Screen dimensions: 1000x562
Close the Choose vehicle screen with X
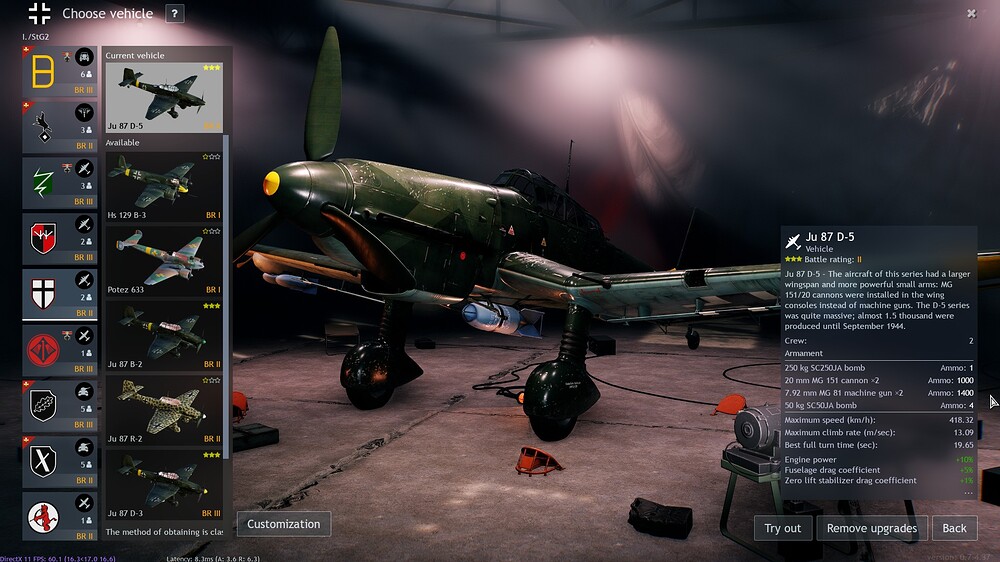click(x=971, y=14)
